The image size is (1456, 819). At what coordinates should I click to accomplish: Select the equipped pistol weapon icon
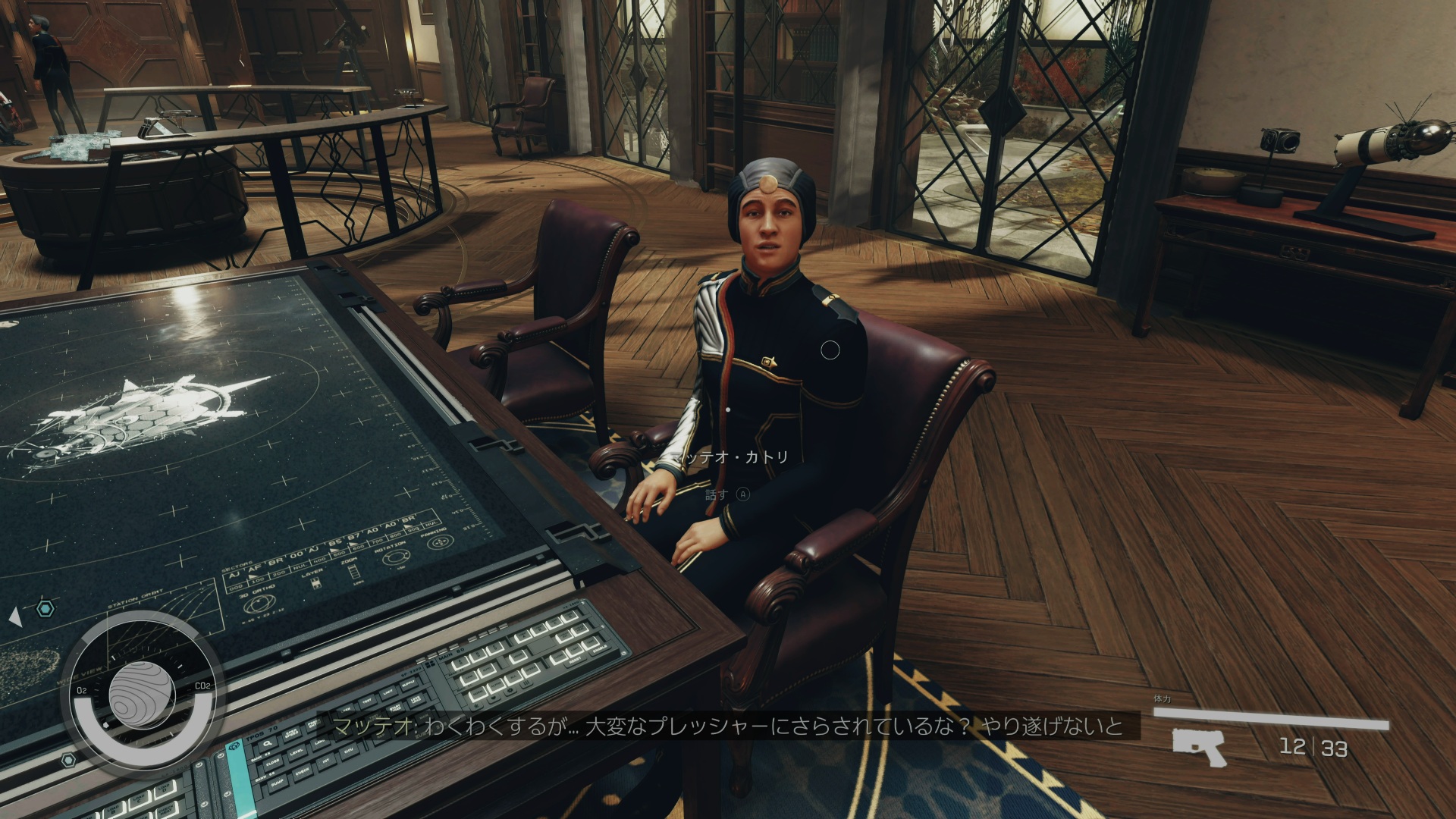click(1199, 746)
